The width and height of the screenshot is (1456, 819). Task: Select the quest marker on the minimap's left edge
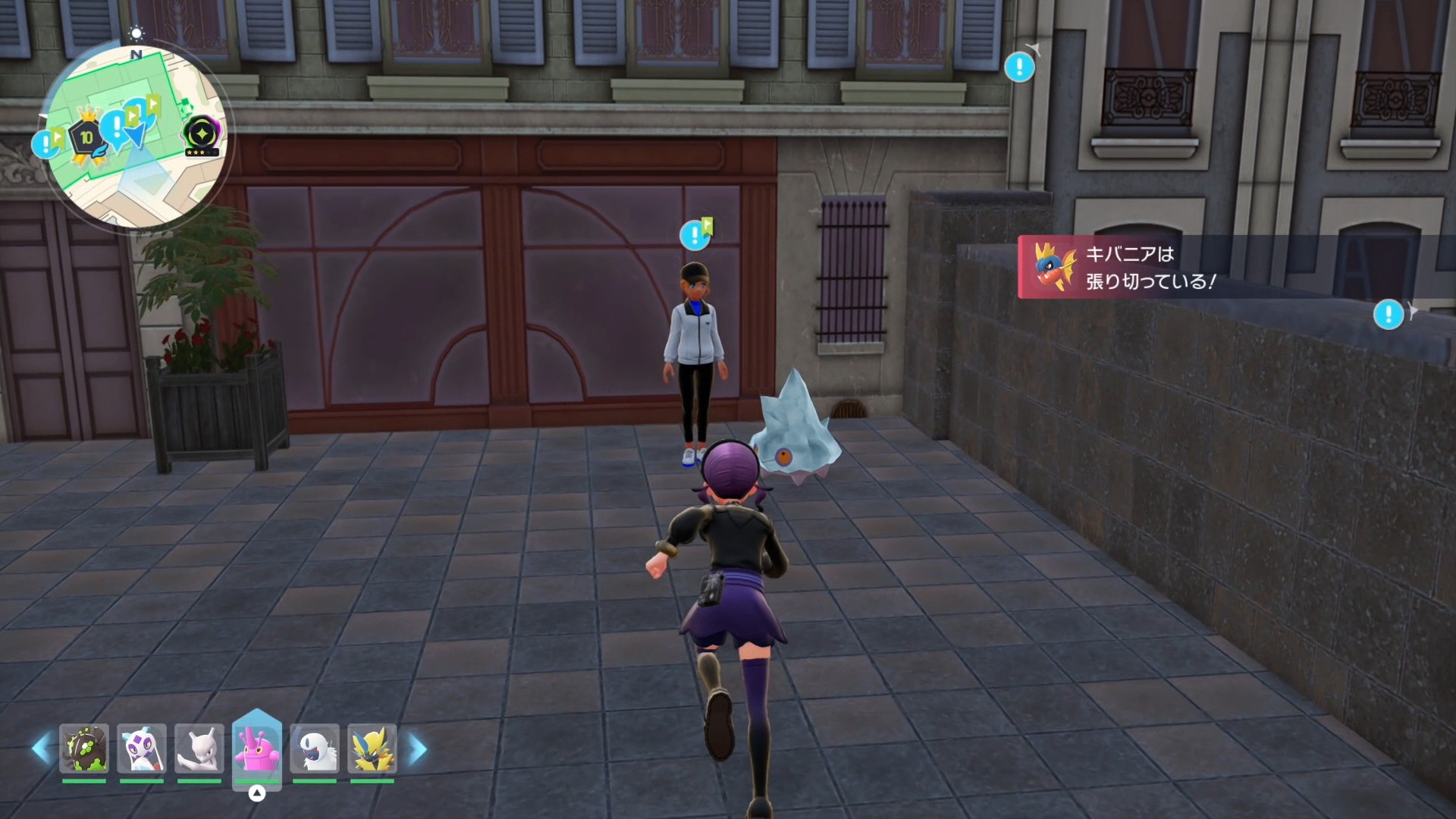pyautogui.click(x=46, y=143)
